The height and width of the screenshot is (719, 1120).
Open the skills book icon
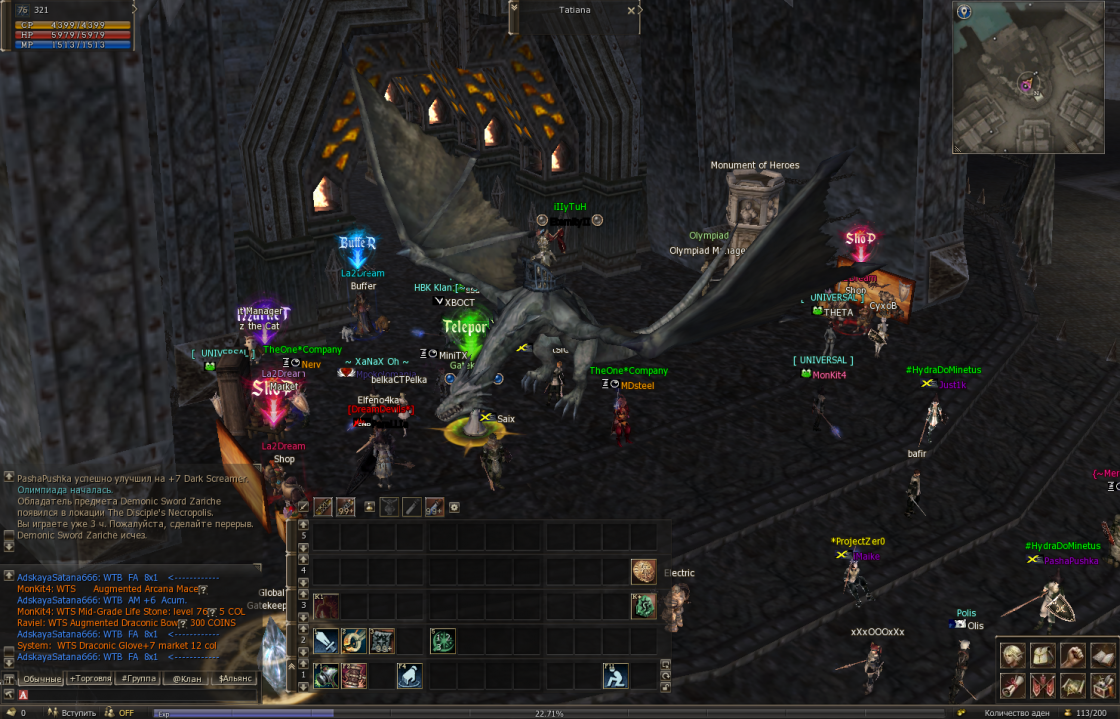click(x=1103, y=656)
